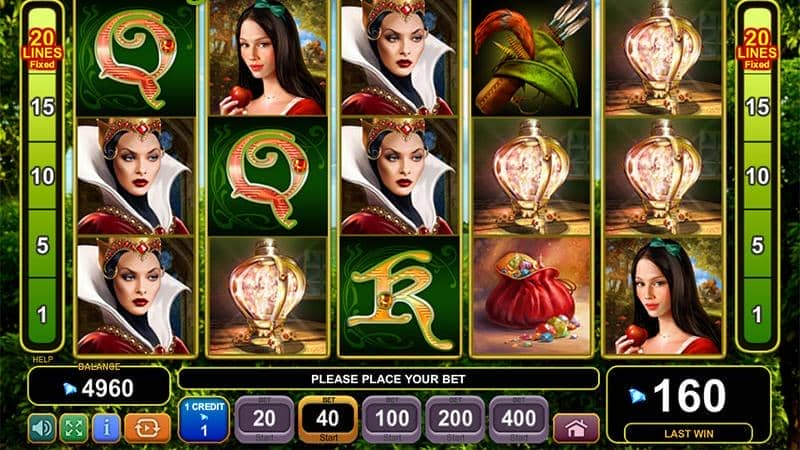Open the info paytable button
This screenshot has width=800, height=450.
tap(105, 427)
